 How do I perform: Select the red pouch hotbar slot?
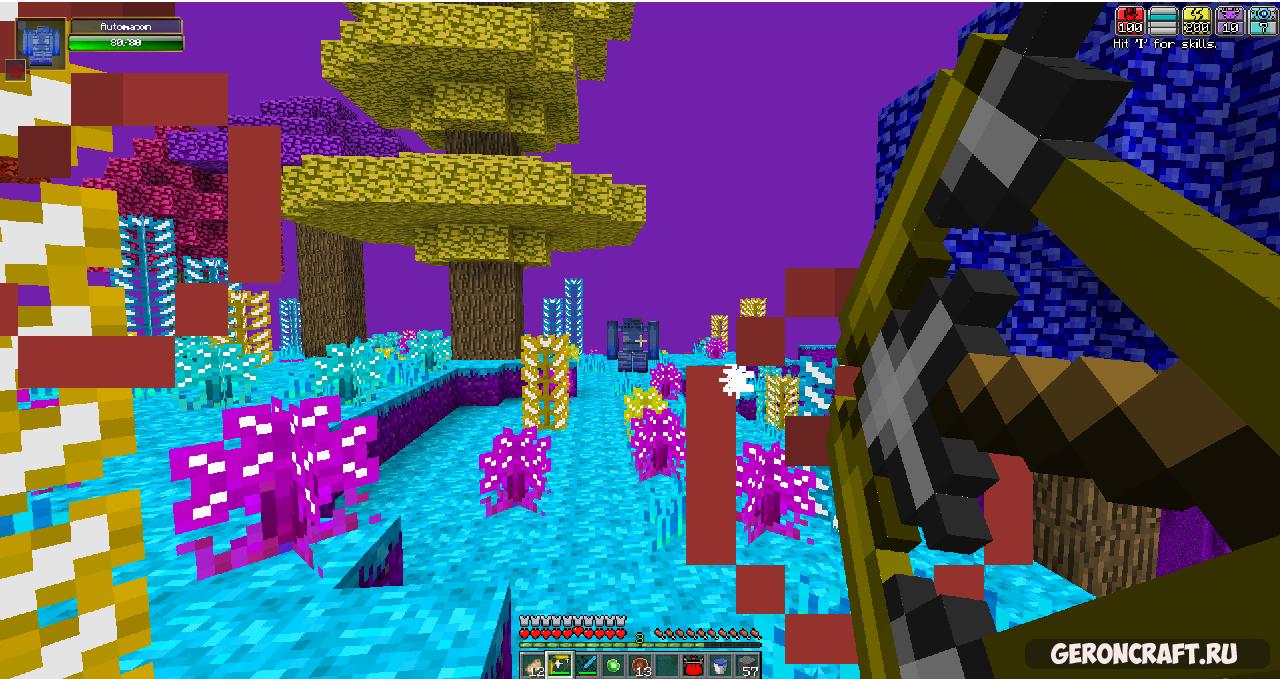[x=694, y=665]
